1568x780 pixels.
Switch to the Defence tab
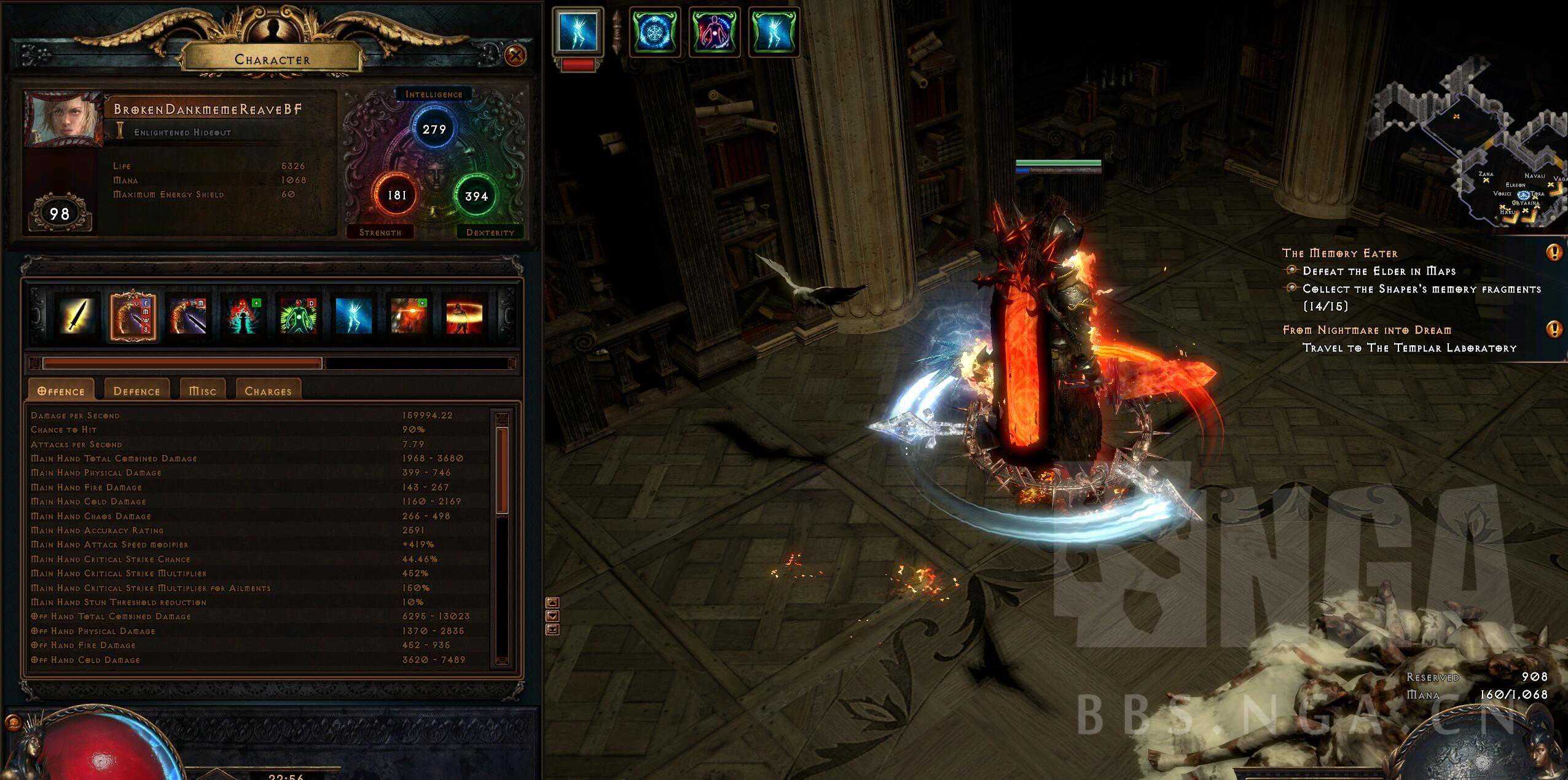tap(136, 391)
